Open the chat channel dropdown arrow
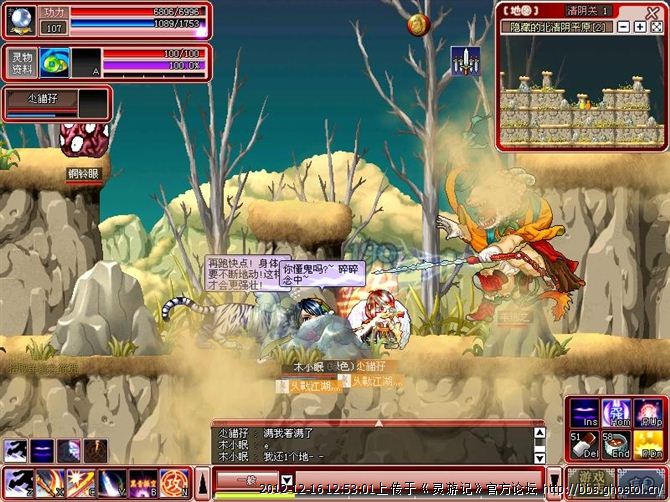 (x=287, y=481)
